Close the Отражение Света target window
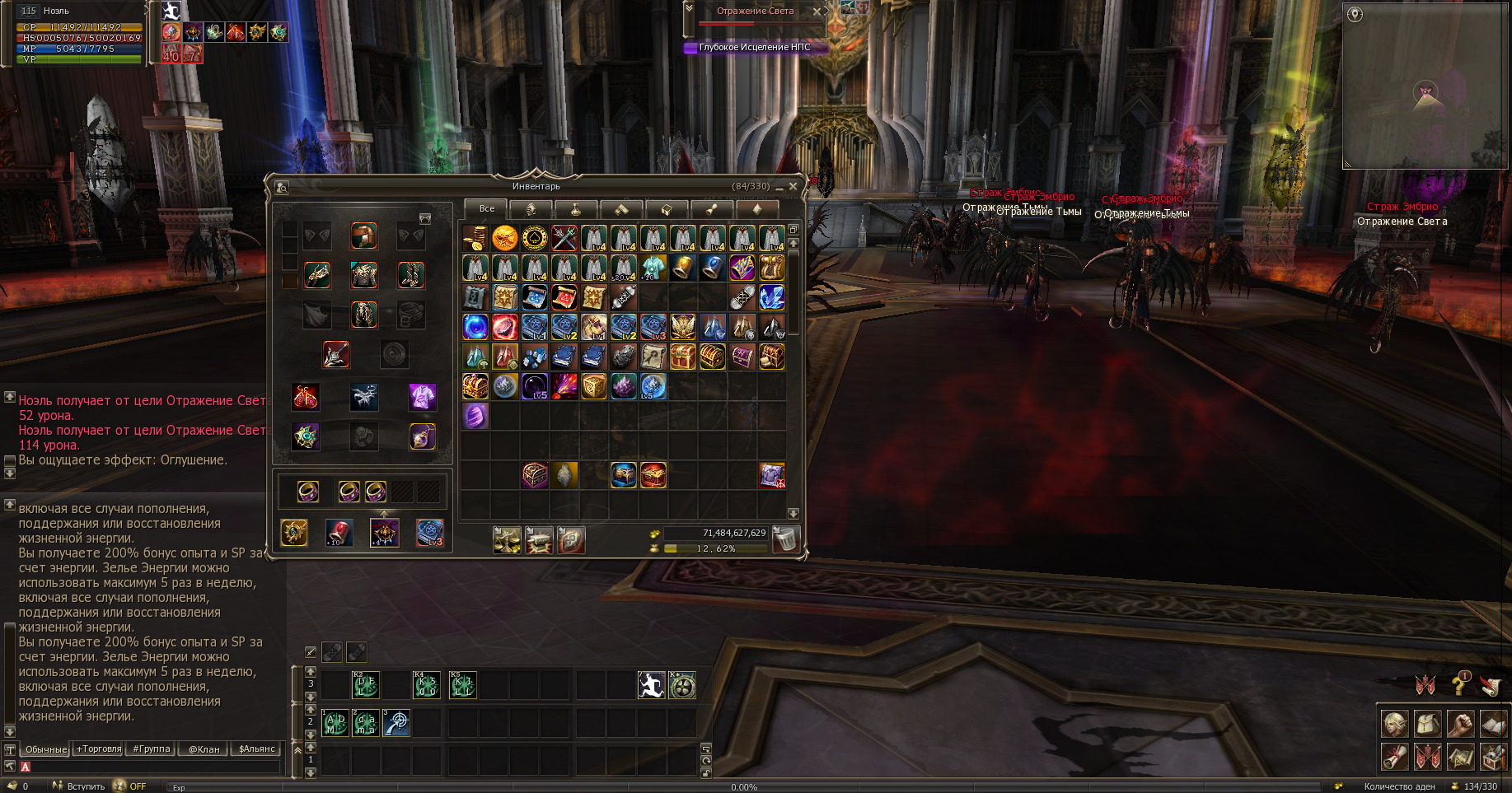 [x=817, y=12]
